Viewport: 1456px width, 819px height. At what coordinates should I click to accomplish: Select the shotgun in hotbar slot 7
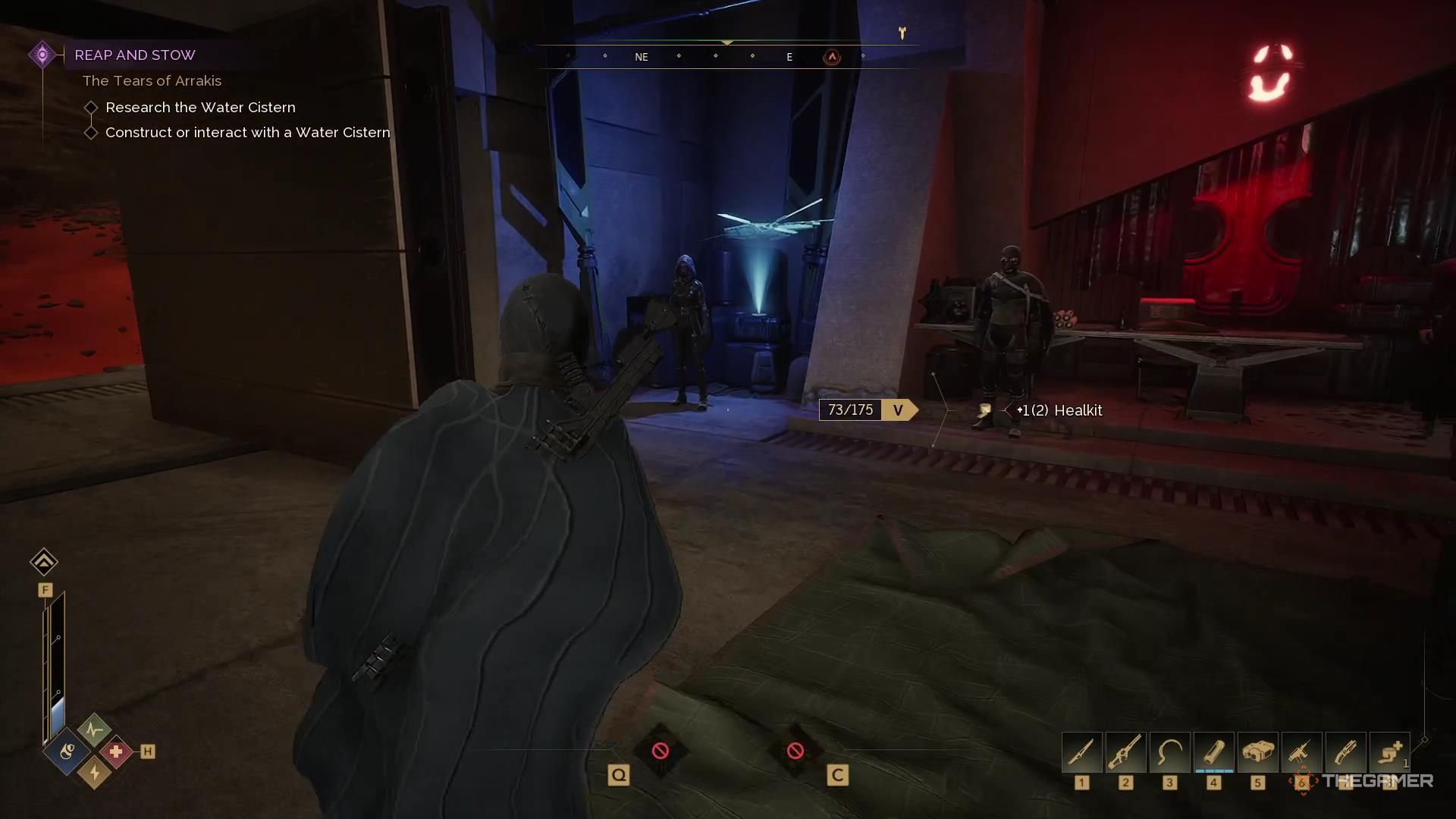(1345, 752)
